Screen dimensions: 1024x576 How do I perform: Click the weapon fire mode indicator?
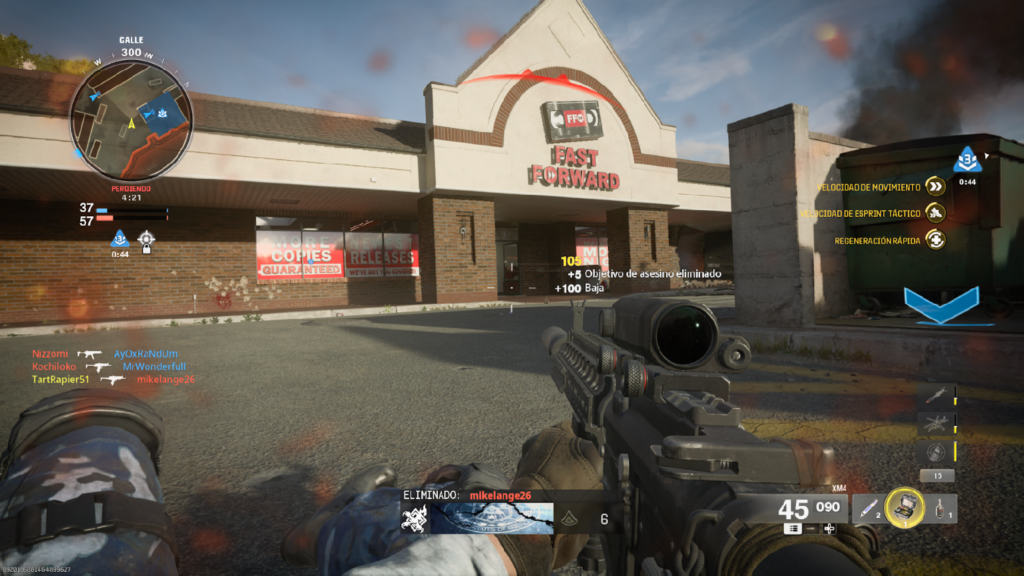pos(793,528)
